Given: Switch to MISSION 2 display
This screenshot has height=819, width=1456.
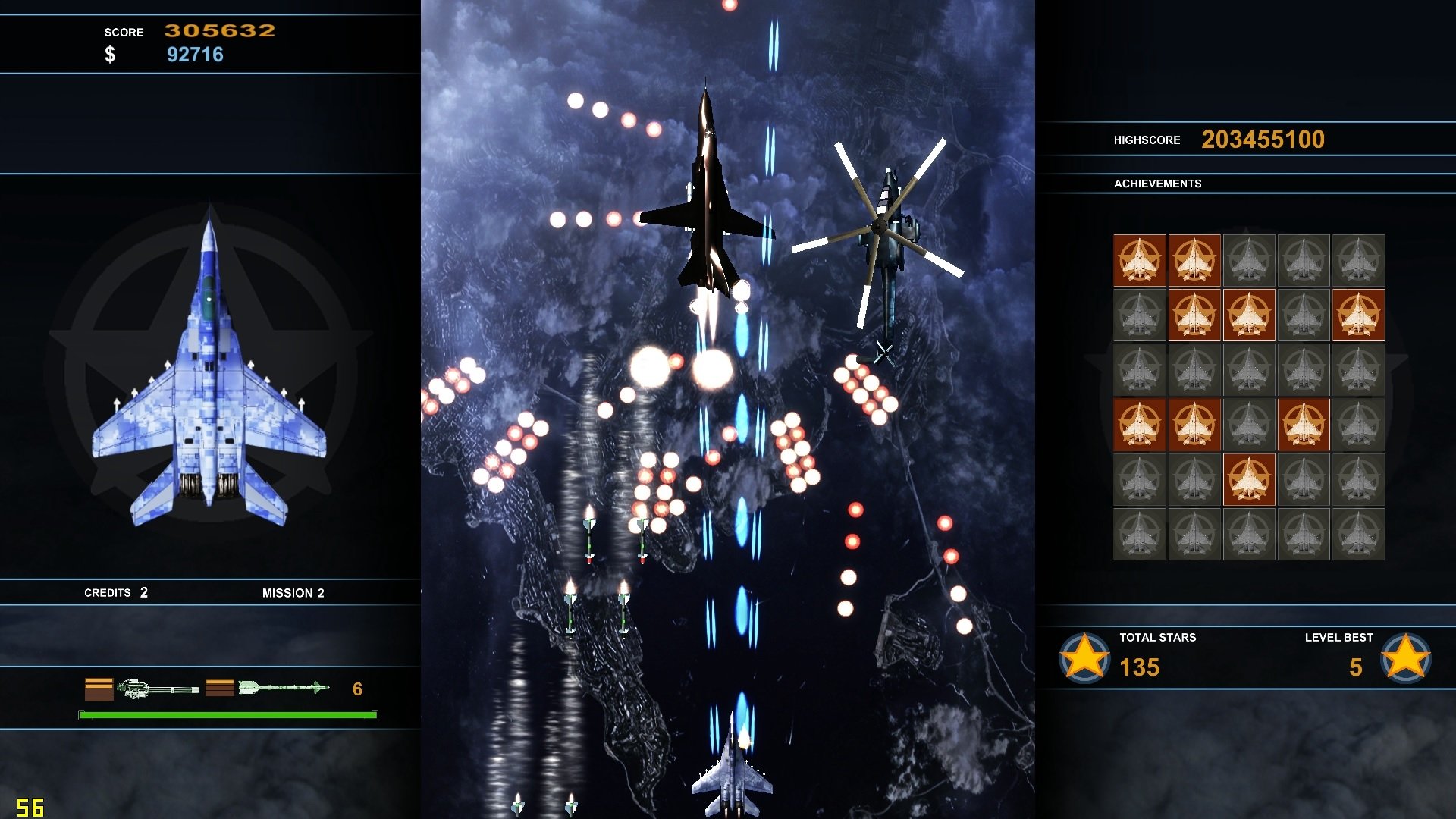Looking at the screenshot, I should 294,592.
